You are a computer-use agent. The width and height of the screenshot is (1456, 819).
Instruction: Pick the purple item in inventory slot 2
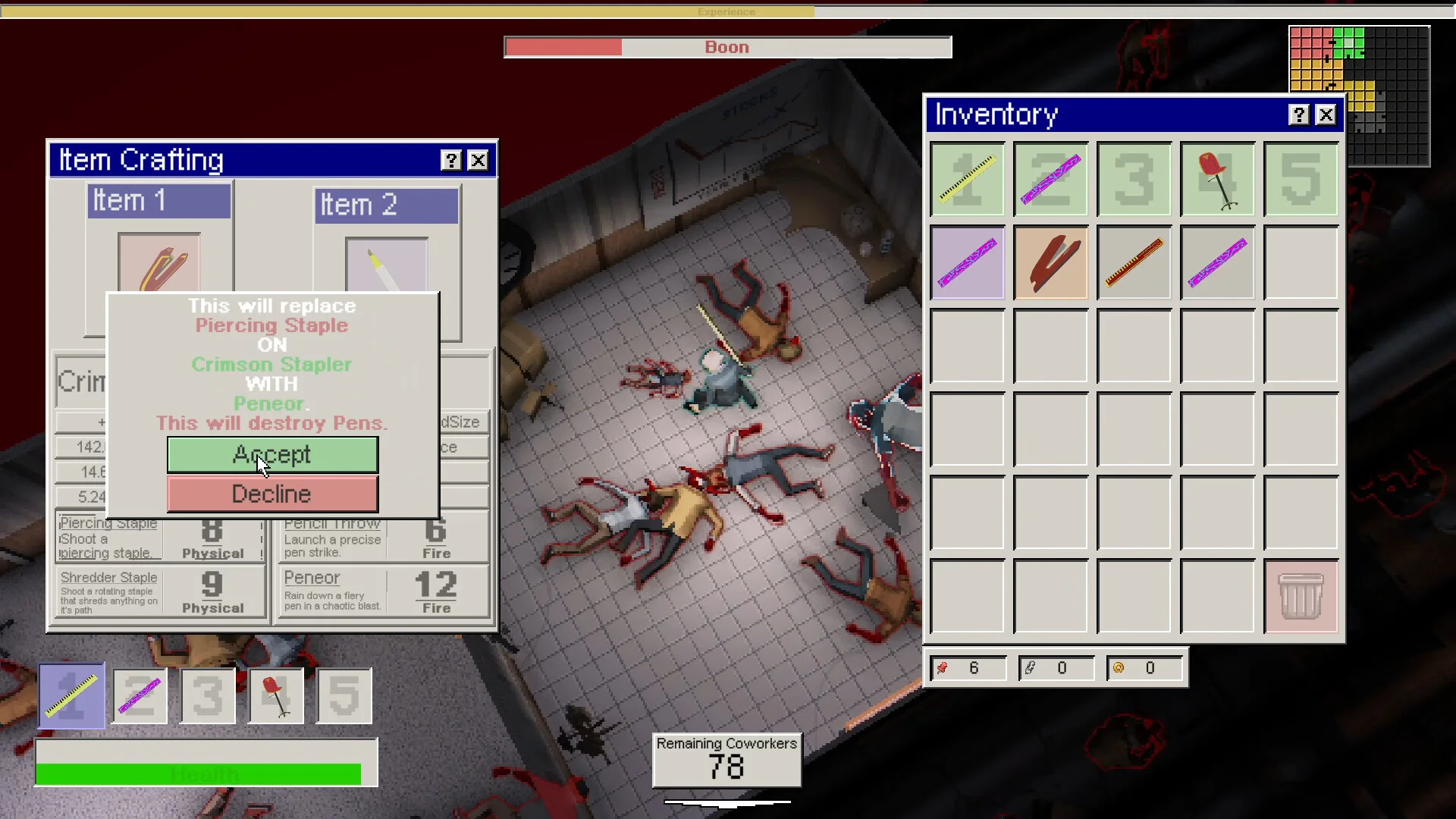pyautogui.click(x=1051, y=179)
